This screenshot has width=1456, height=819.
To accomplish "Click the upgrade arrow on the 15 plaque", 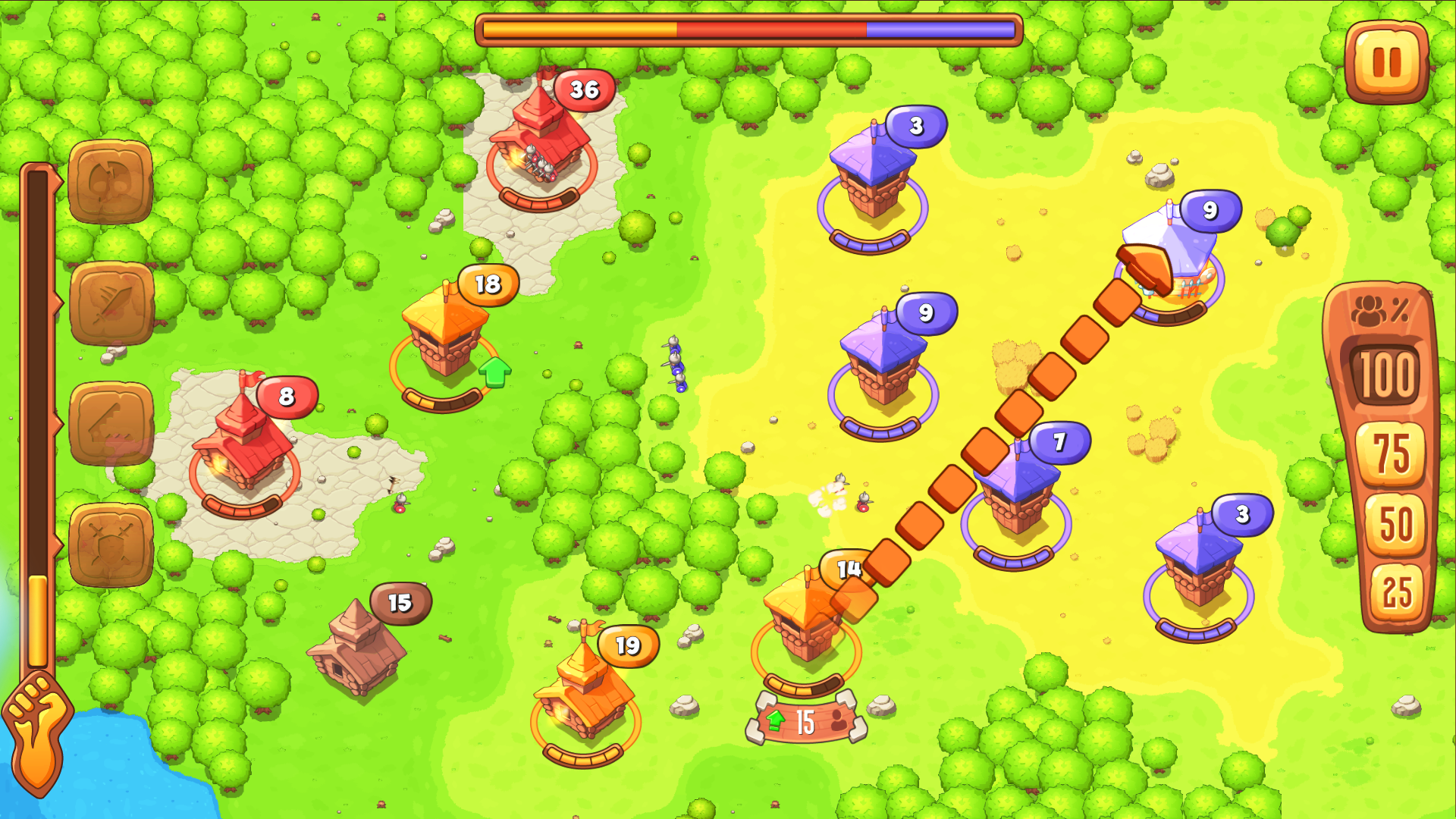I will (x=776, y=718).
